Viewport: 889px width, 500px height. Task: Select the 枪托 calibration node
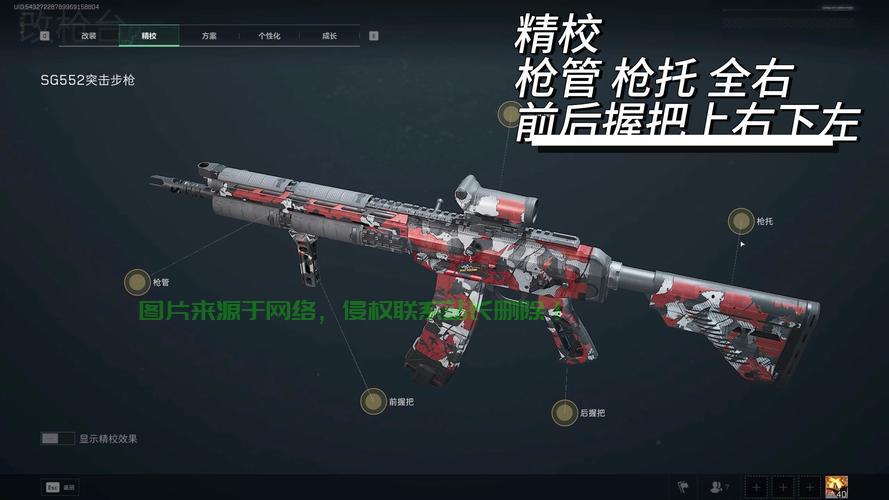(x=741, y=221)
